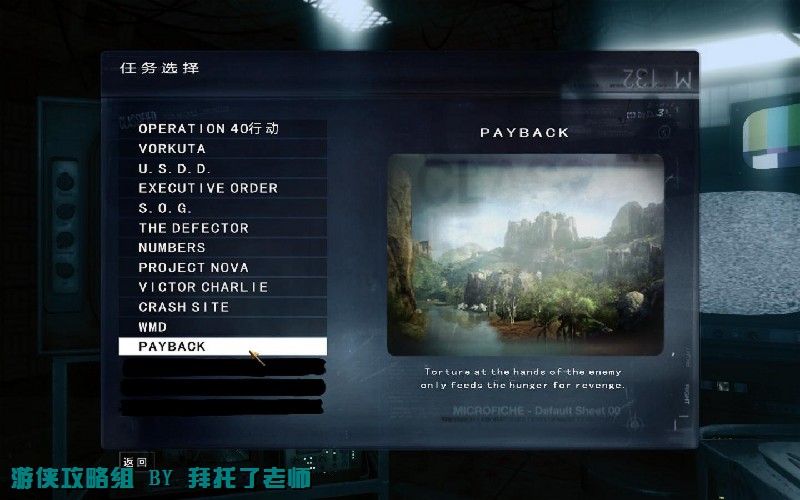Viewport: 800px width, 500px height.
Task: Select the WMD mission
Action: (153, 327)
